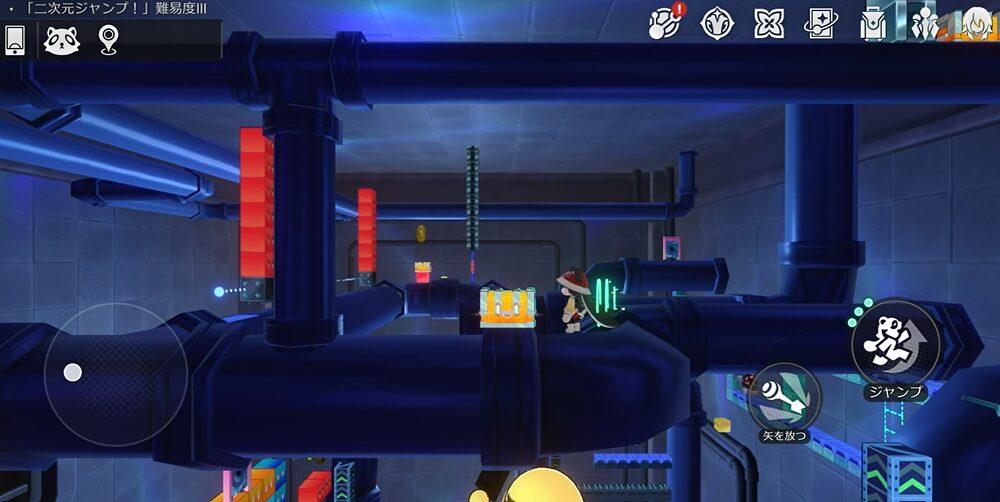1000x502 pixels.
Task: Open the star card icon
Action: [821, 23]
